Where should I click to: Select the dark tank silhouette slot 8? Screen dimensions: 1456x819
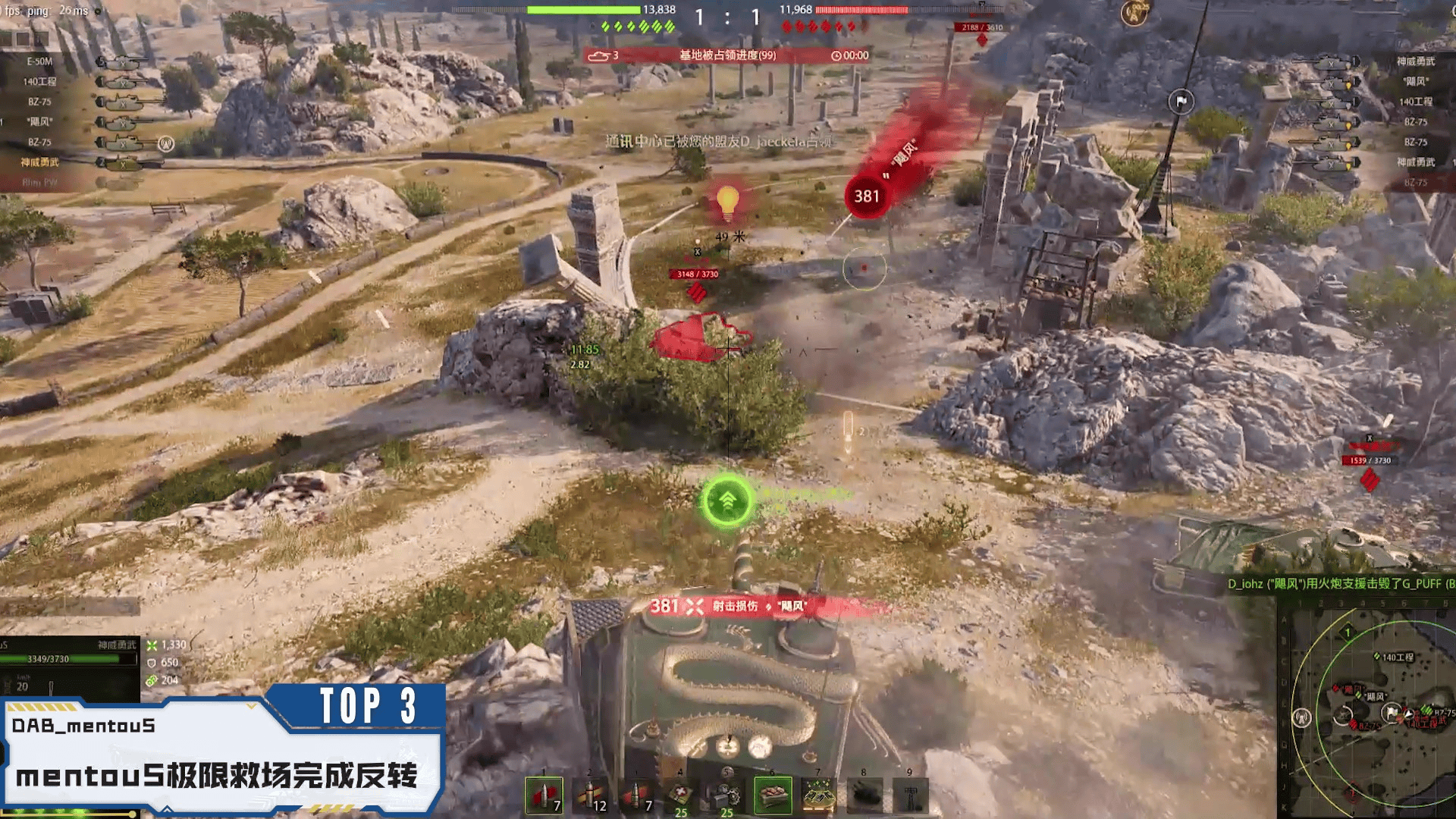pyautogui.click(x=864, y=795)
